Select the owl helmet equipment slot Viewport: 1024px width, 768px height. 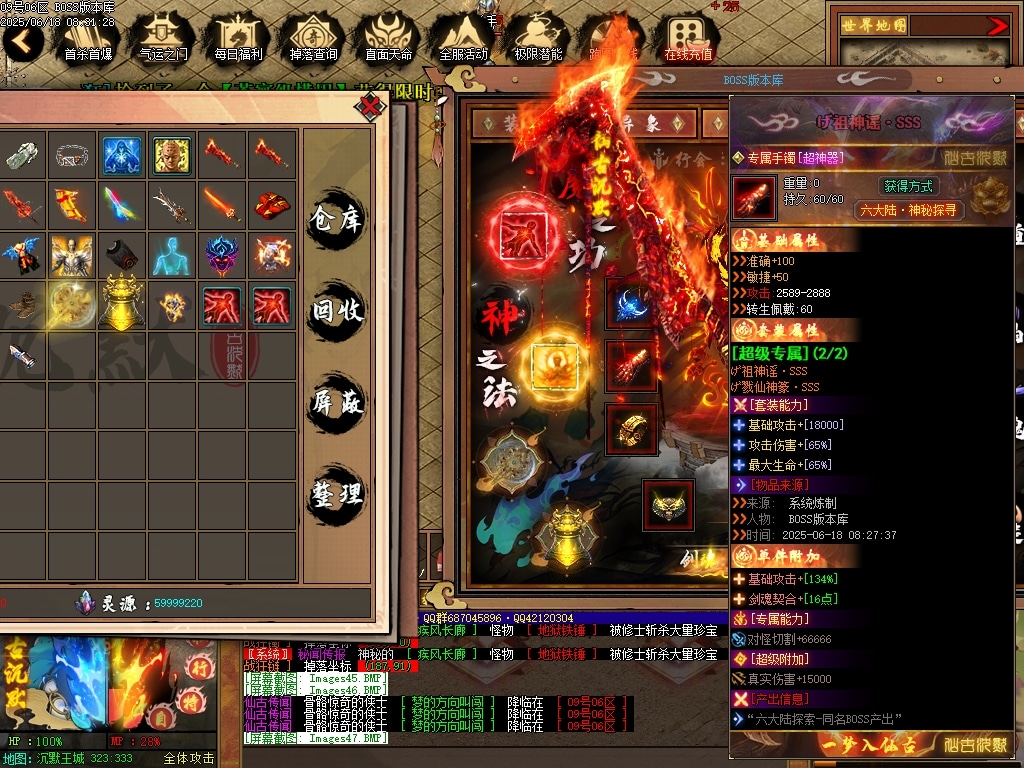pos(668,505)
